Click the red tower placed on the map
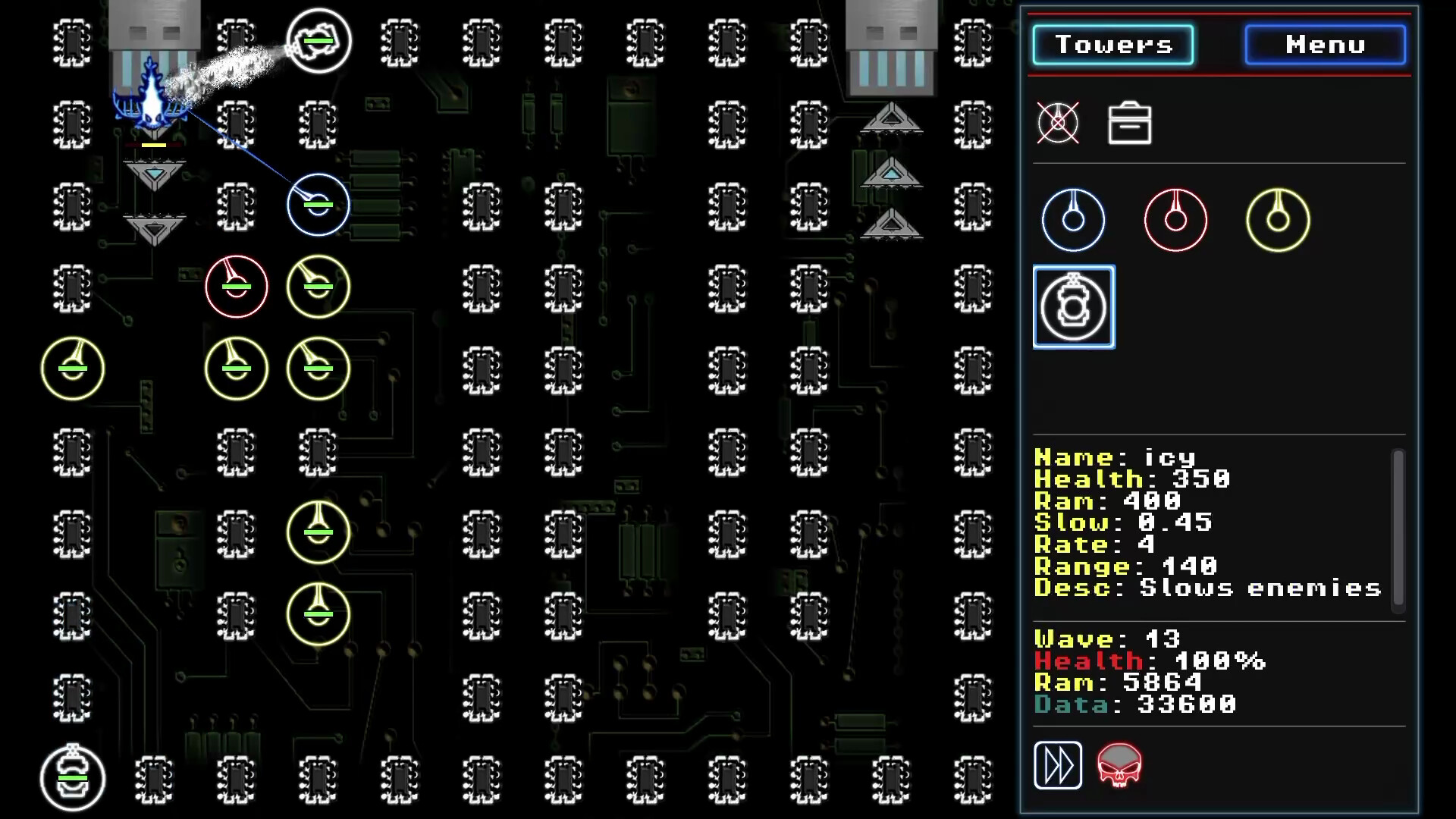This screenshot has width=1456, height=819. 236,287
